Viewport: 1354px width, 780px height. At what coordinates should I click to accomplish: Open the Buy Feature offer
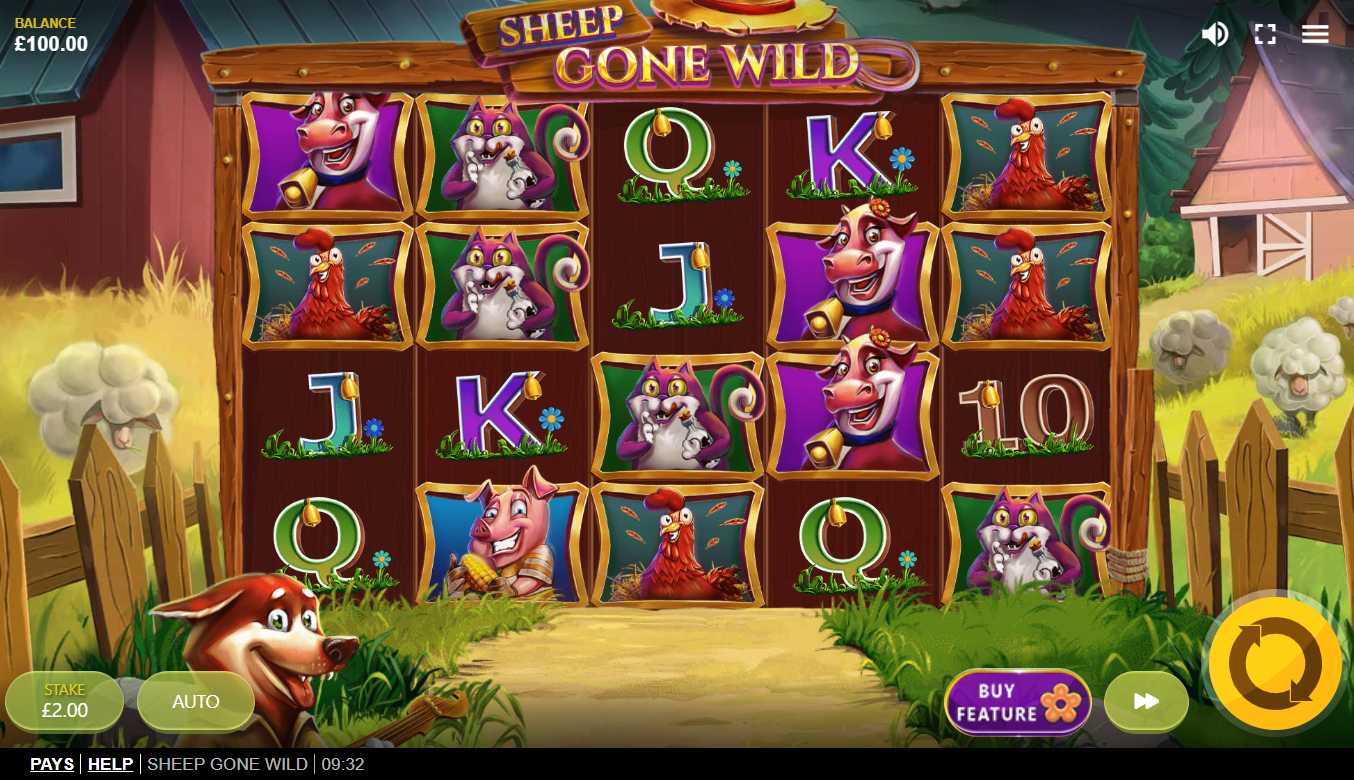coord(1017,702)
